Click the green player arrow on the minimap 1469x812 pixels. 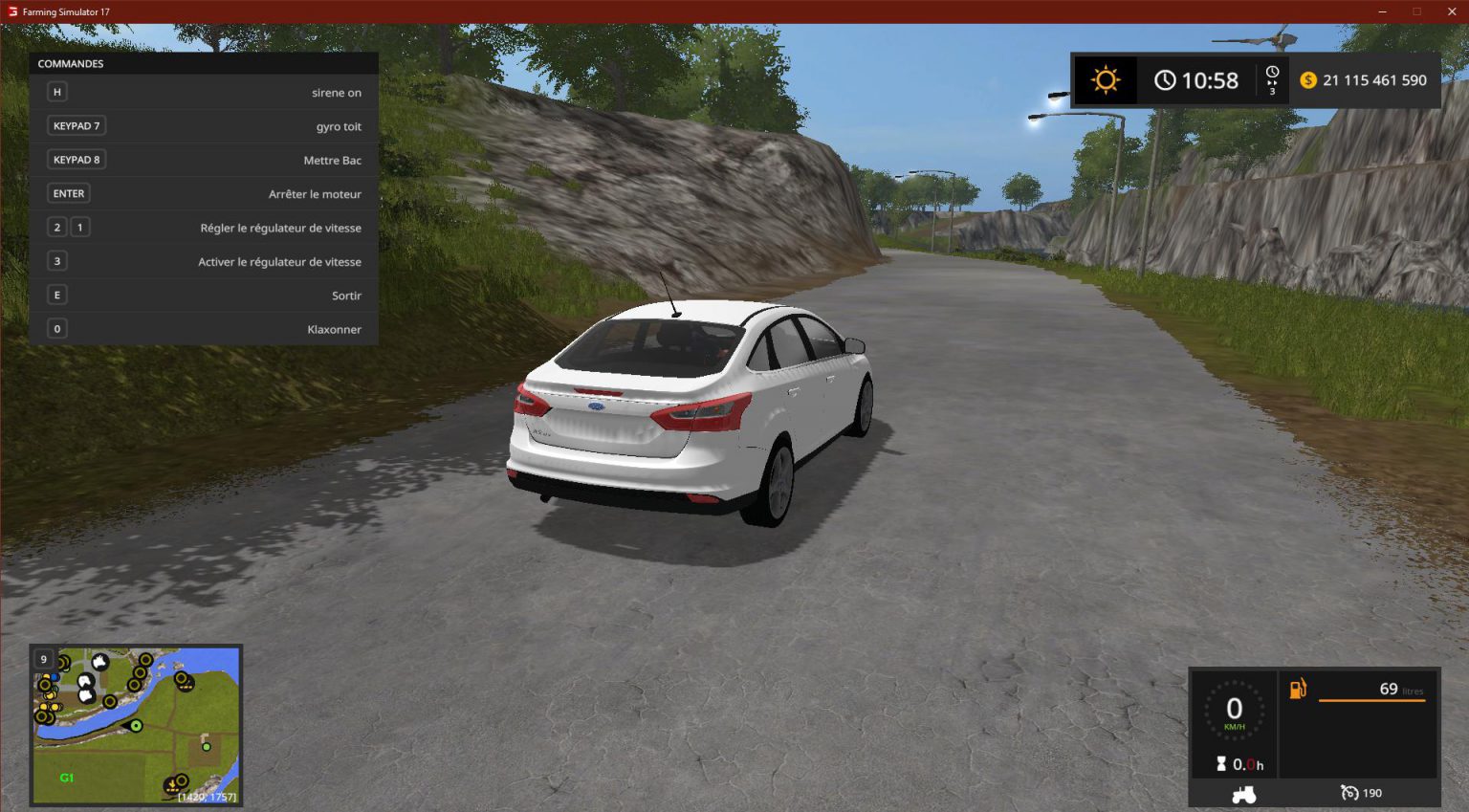(x=135, y=726)
